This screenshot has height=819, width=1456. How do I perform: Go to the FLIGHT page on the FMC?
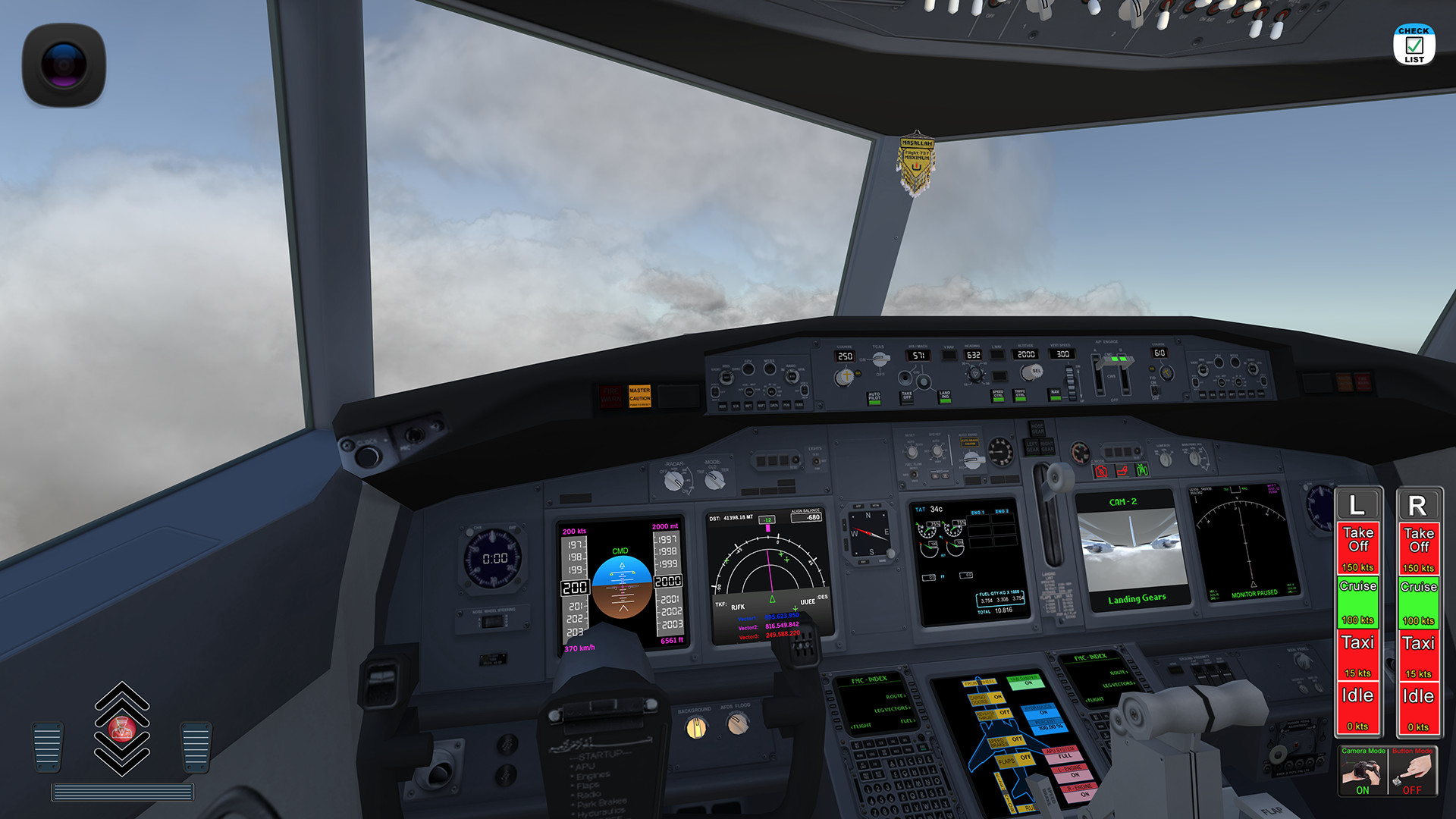point(862,725)
